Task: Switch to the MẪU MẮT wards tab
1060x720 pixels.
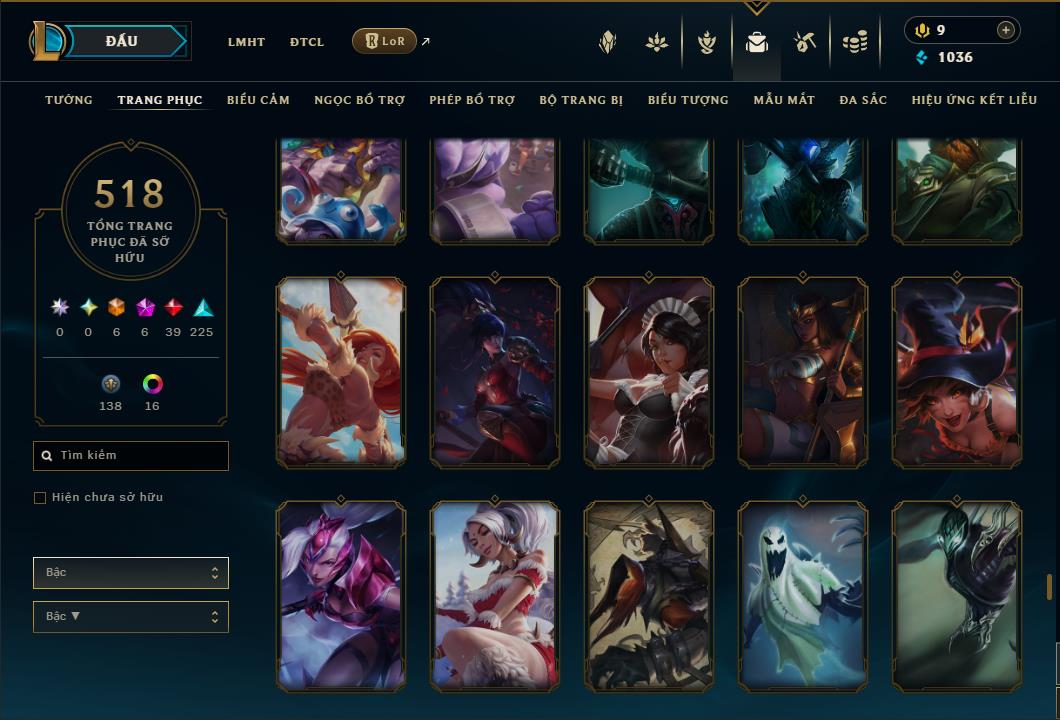Action: pos(784,100)
